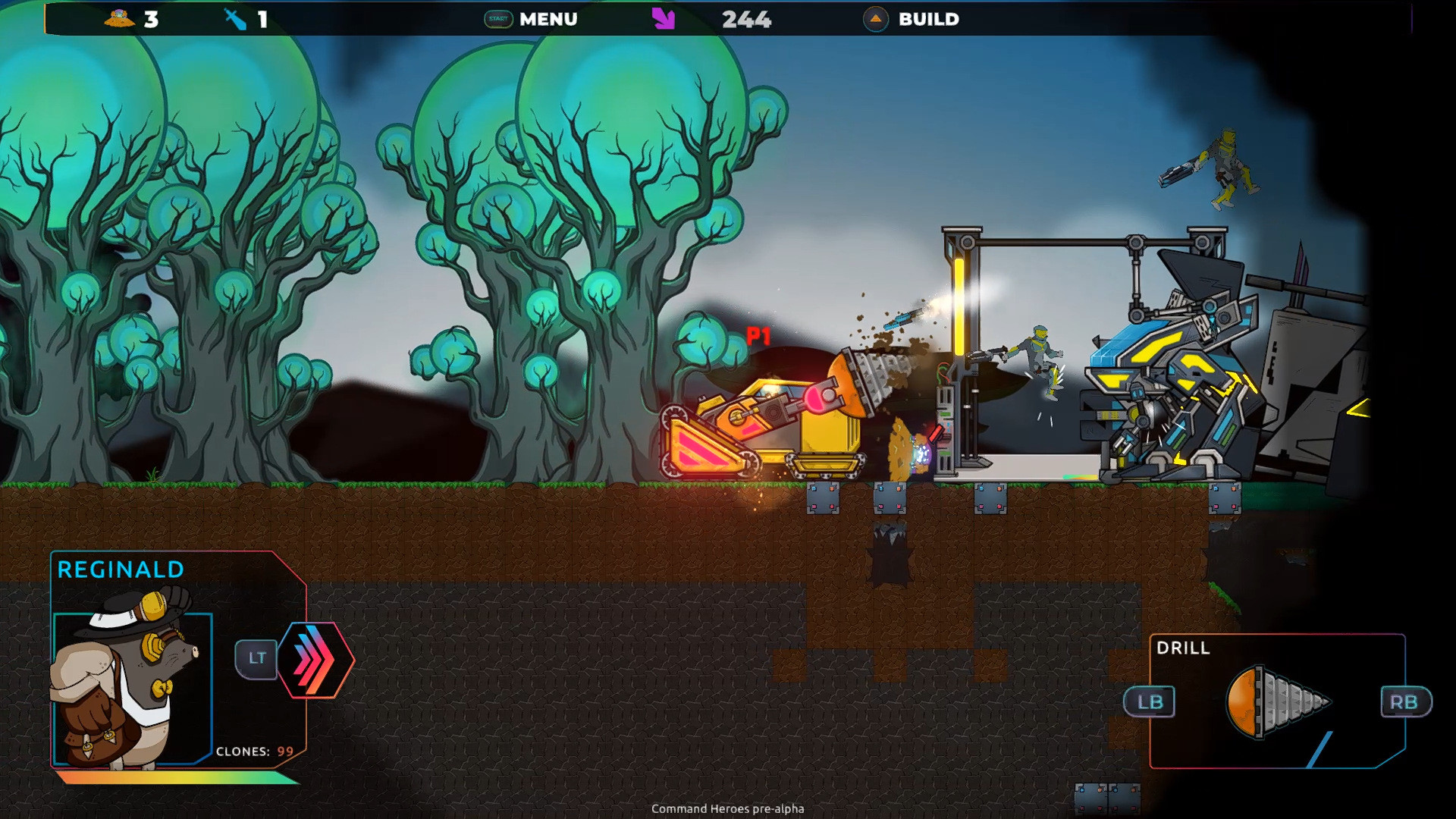1456x819 pixels.
Task: Toggle the RB weapon cycle button
Action: pyautogui.click(x=1405, y=702)
